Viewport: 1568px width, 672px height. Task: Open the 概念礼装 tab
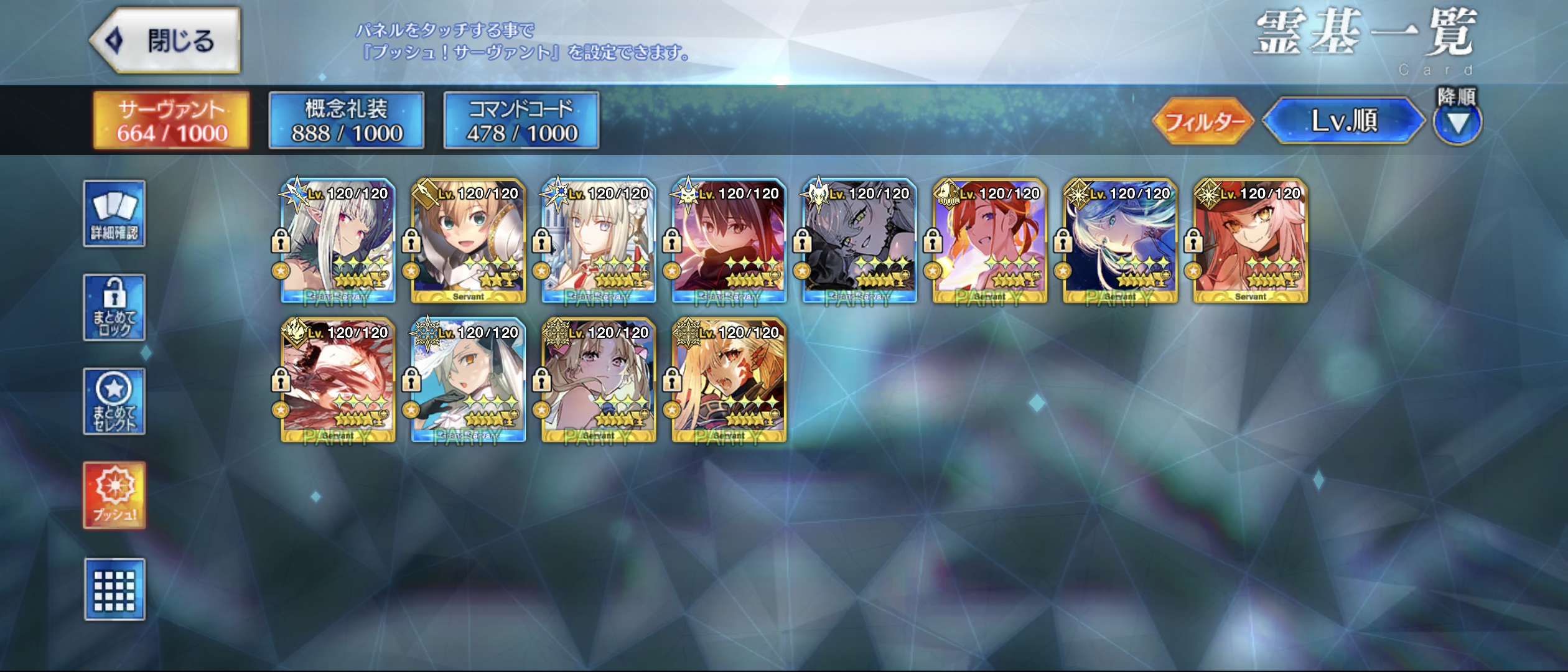click(346, 121)
